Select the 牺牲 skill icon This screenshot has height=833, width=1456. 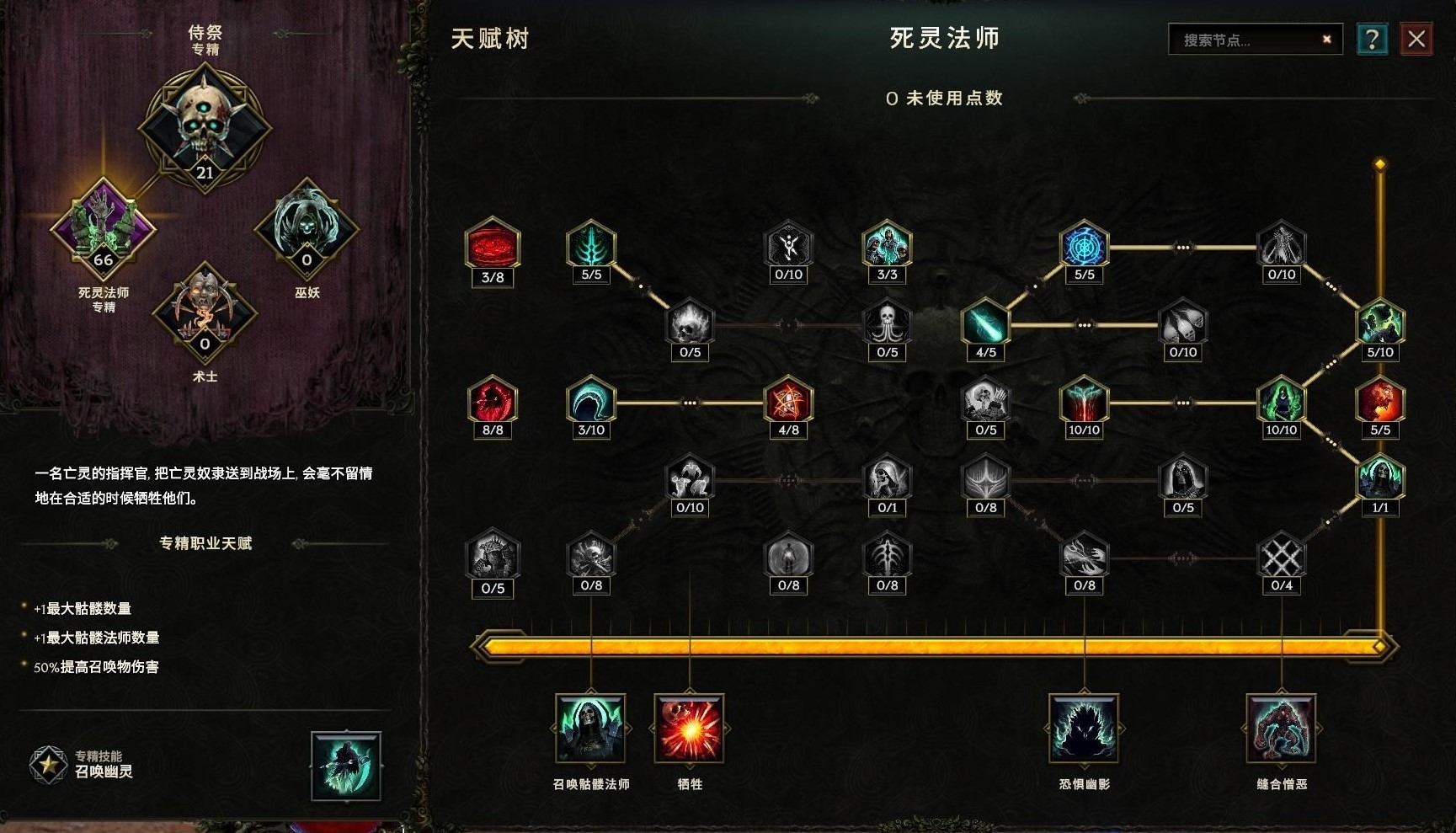(x=689, y=729)
